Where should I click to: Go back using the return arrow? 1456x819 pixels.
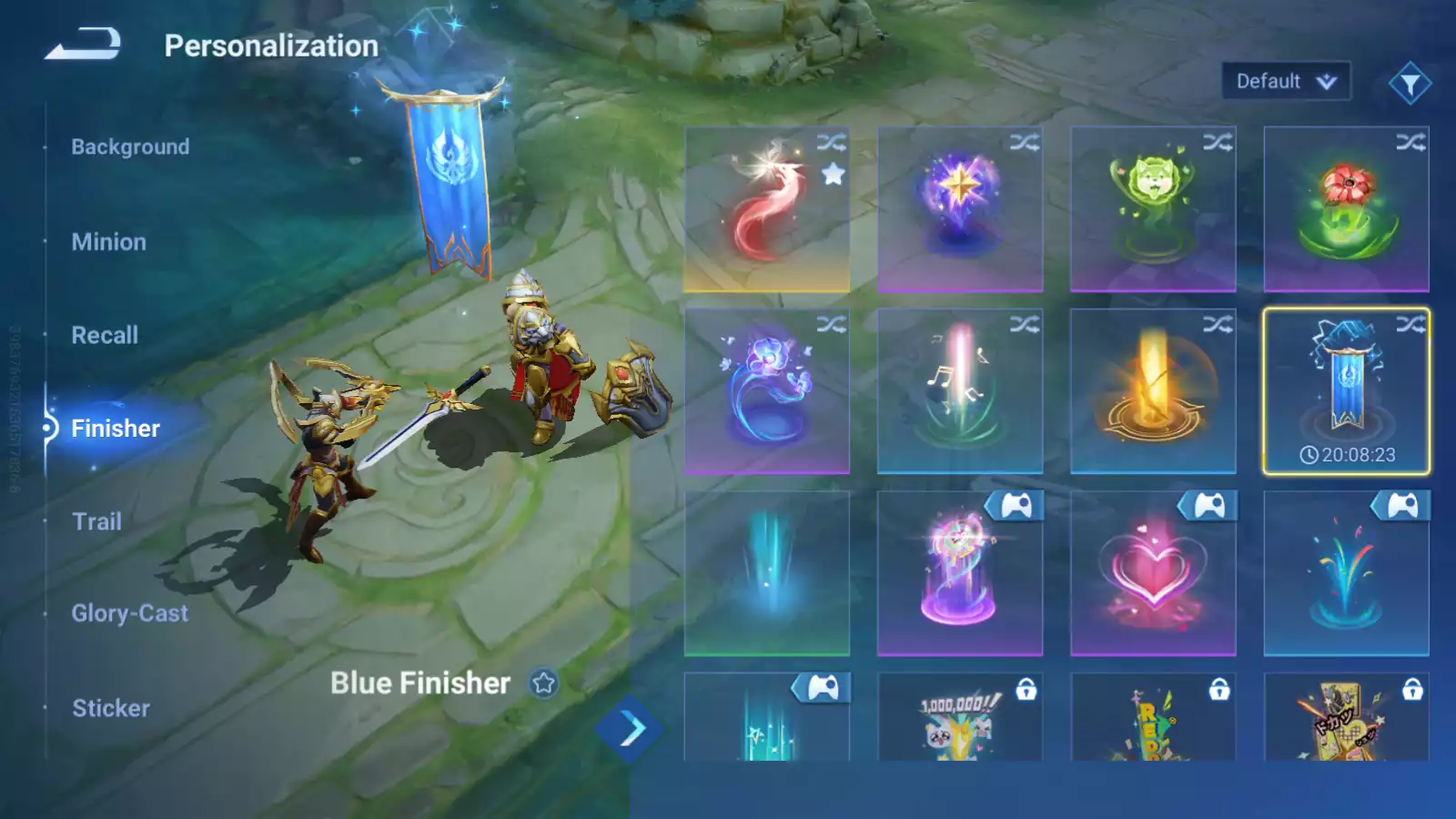coord(84,44)
